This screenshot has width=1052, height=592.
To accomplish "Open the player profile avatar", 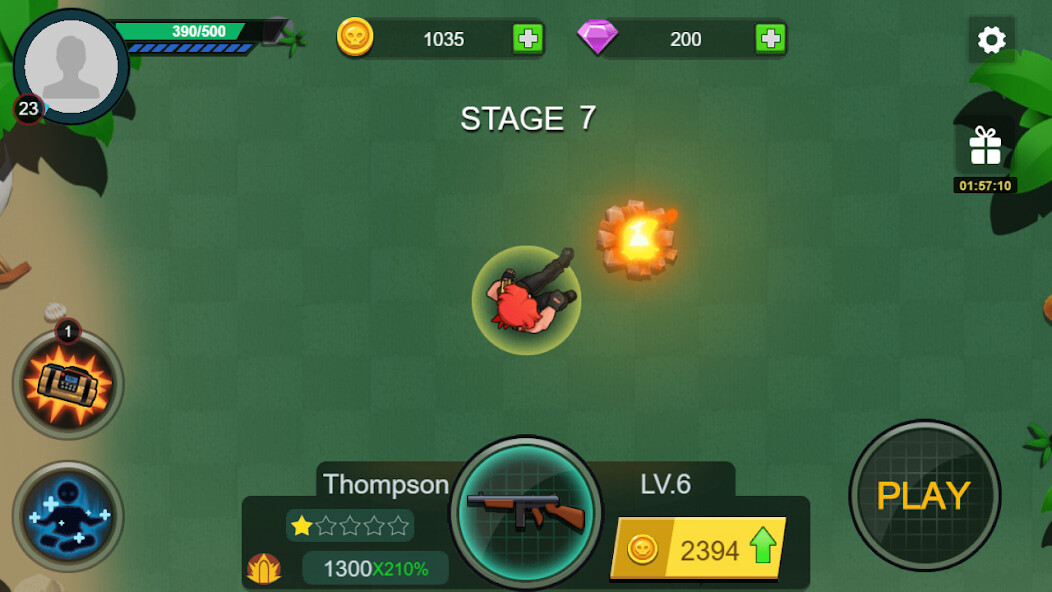I will click(71, 67).
